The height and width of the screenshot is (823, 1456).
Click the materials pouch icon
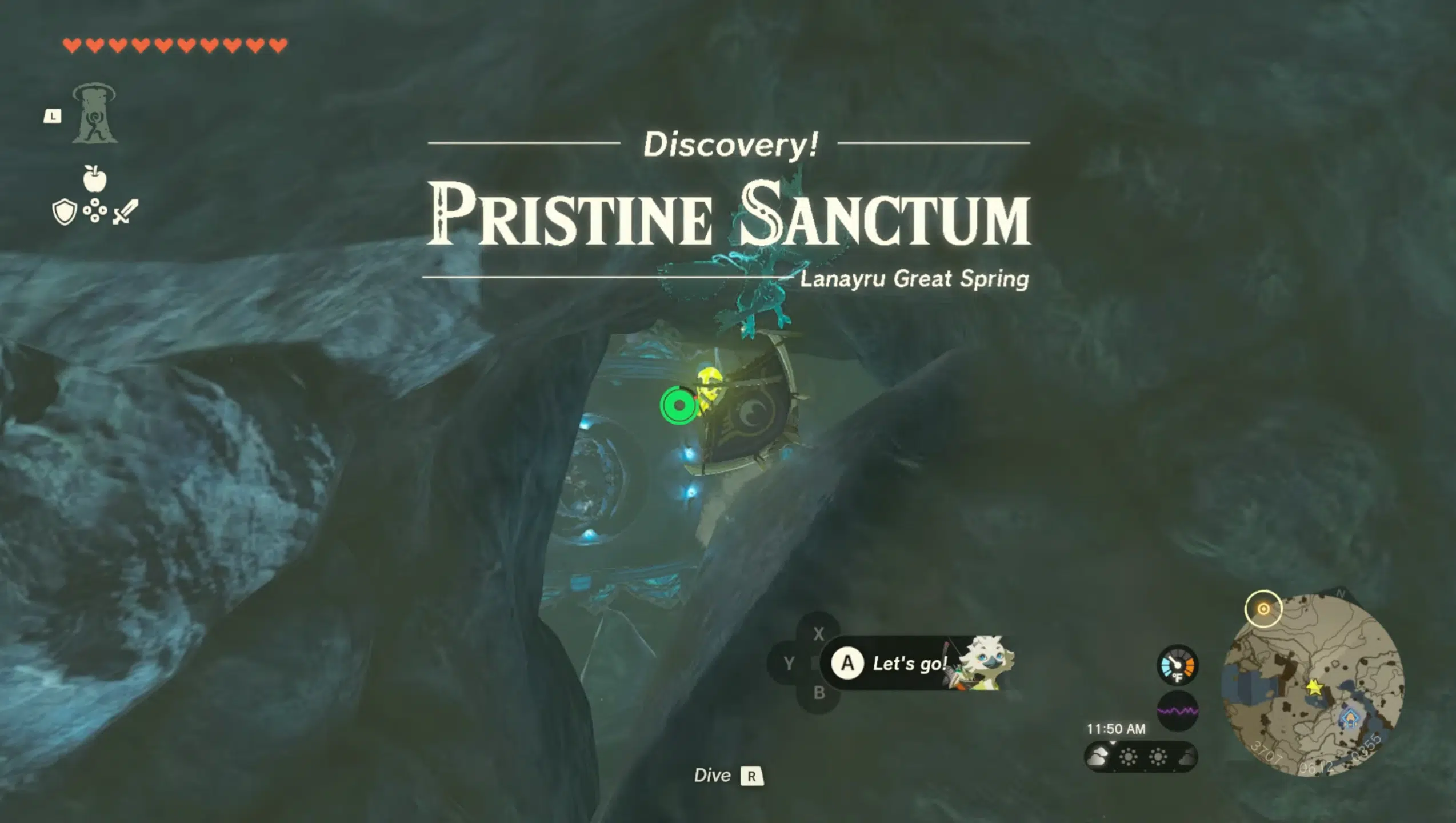(x=95, y=211)
